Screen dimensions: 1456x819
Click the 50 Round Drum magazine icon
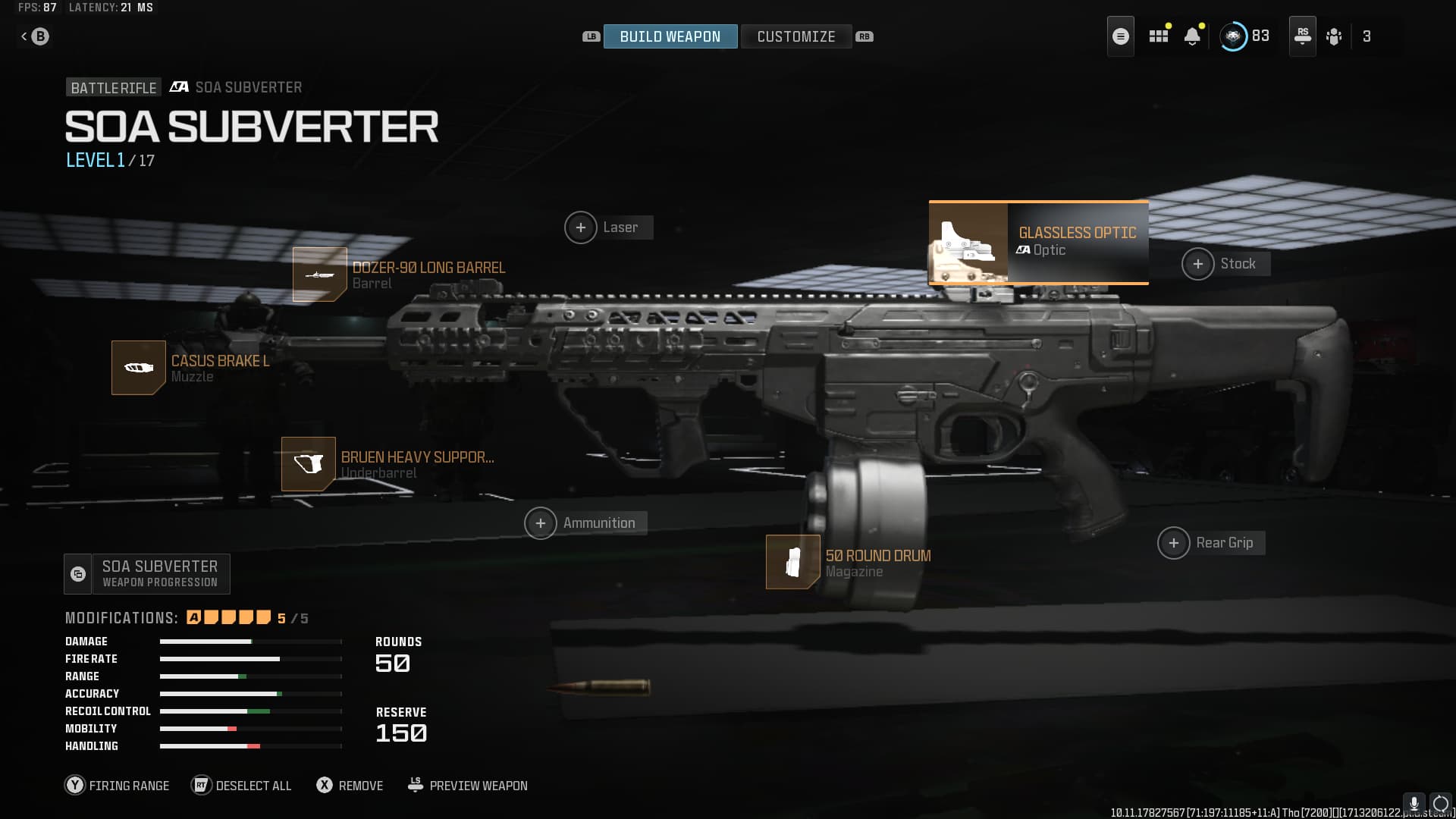click(x=793, y=562)
